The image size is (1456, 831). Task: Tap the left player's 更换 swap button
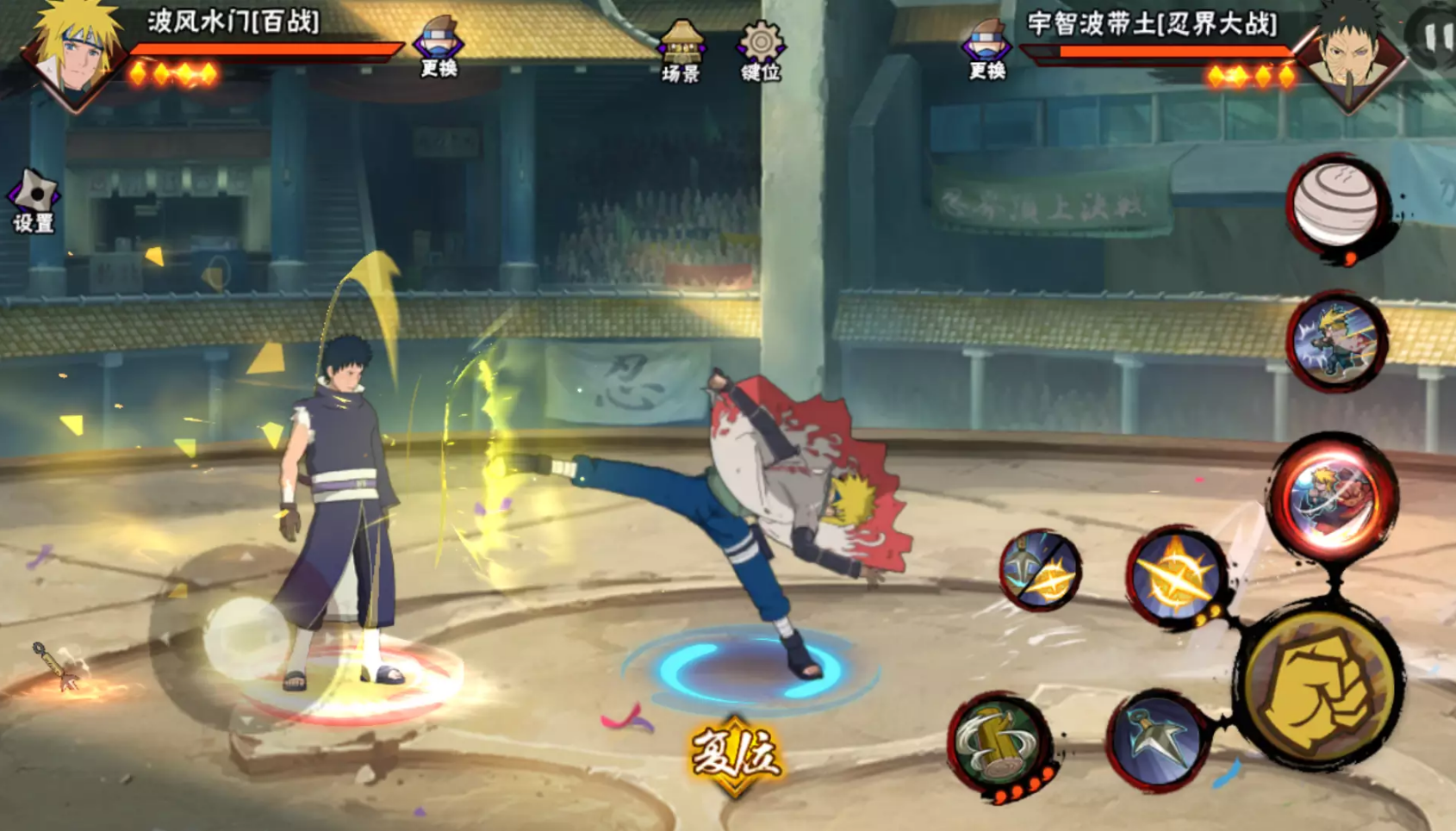(x=439, y=47)
